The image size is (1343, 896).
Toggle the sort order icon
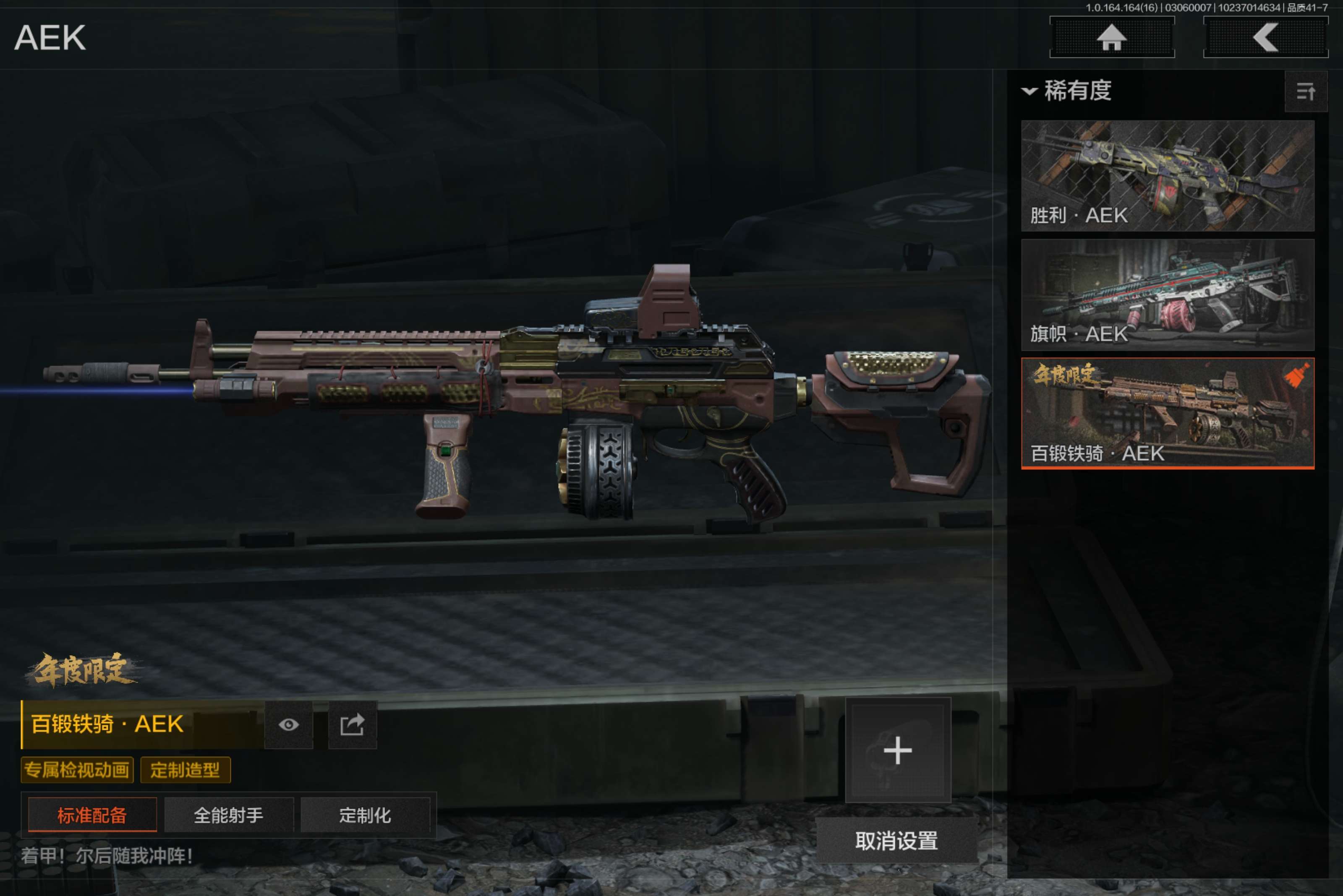(1305, 91)
